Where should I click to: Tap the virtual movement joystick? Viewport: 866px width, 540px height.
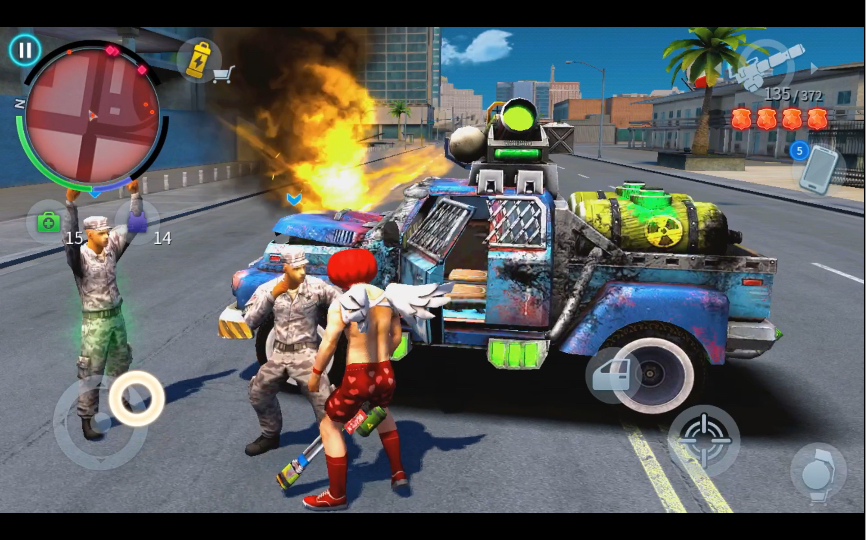click(136, 398)
